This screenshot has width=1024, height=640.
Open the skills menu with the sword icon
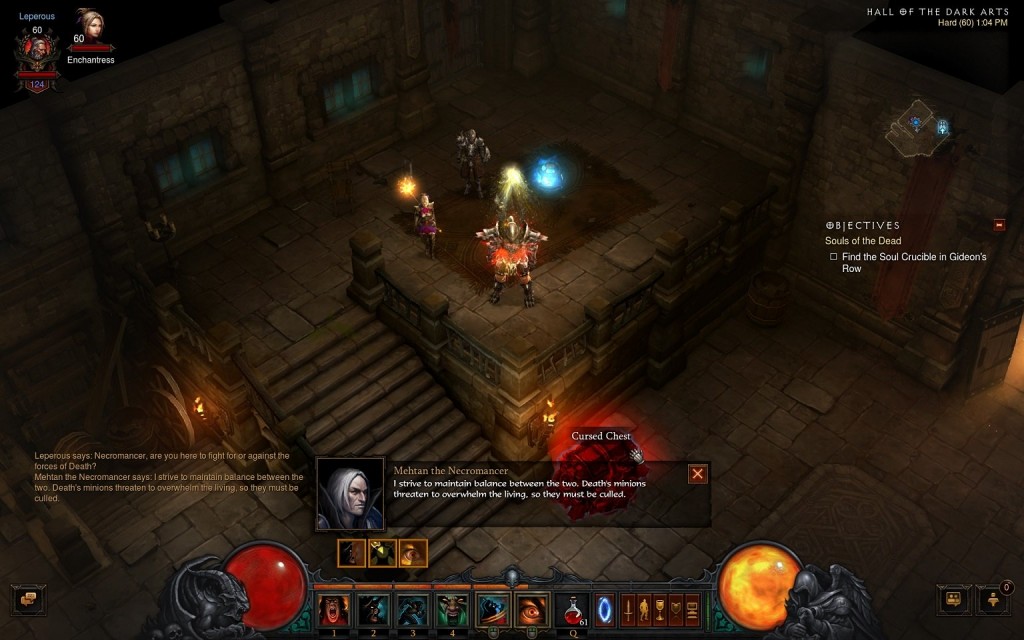pos(628,608)
